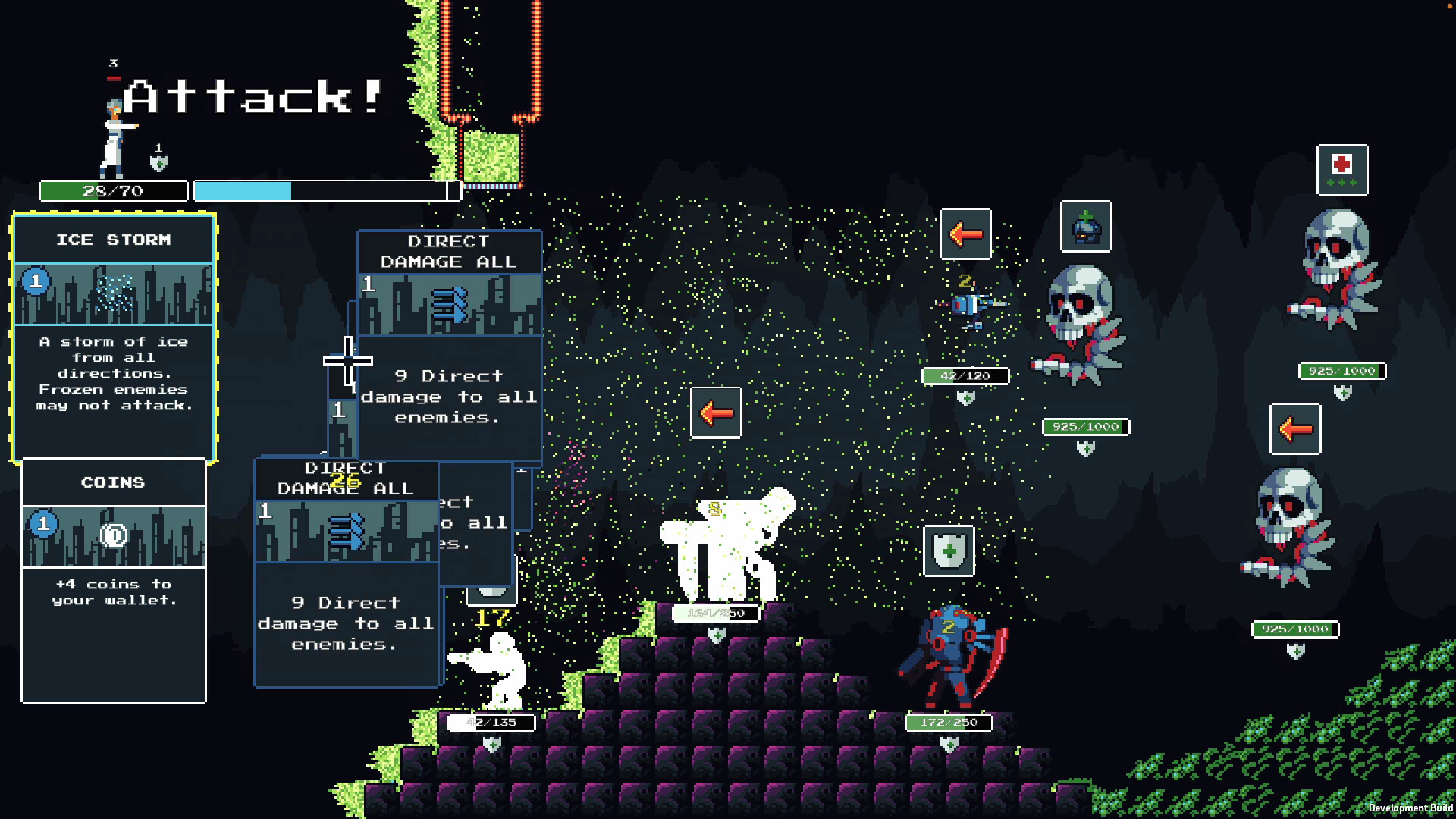Click the robot helmet intent icon
The height and width of the screenshot is (819, 1456).
(x=1086, y=226)
